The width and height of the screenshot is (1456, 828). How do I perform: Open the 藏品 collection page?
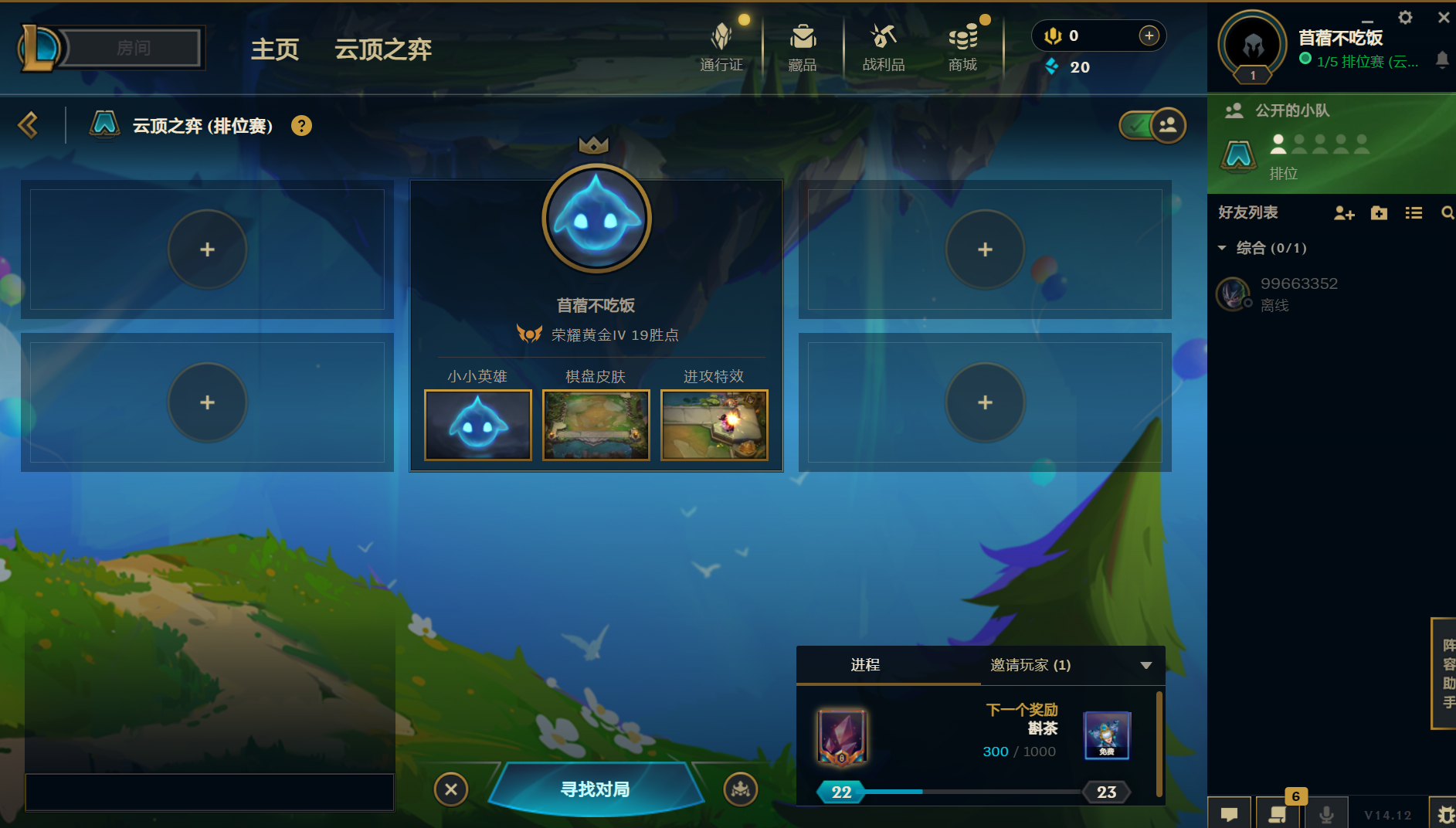point(803,46)
